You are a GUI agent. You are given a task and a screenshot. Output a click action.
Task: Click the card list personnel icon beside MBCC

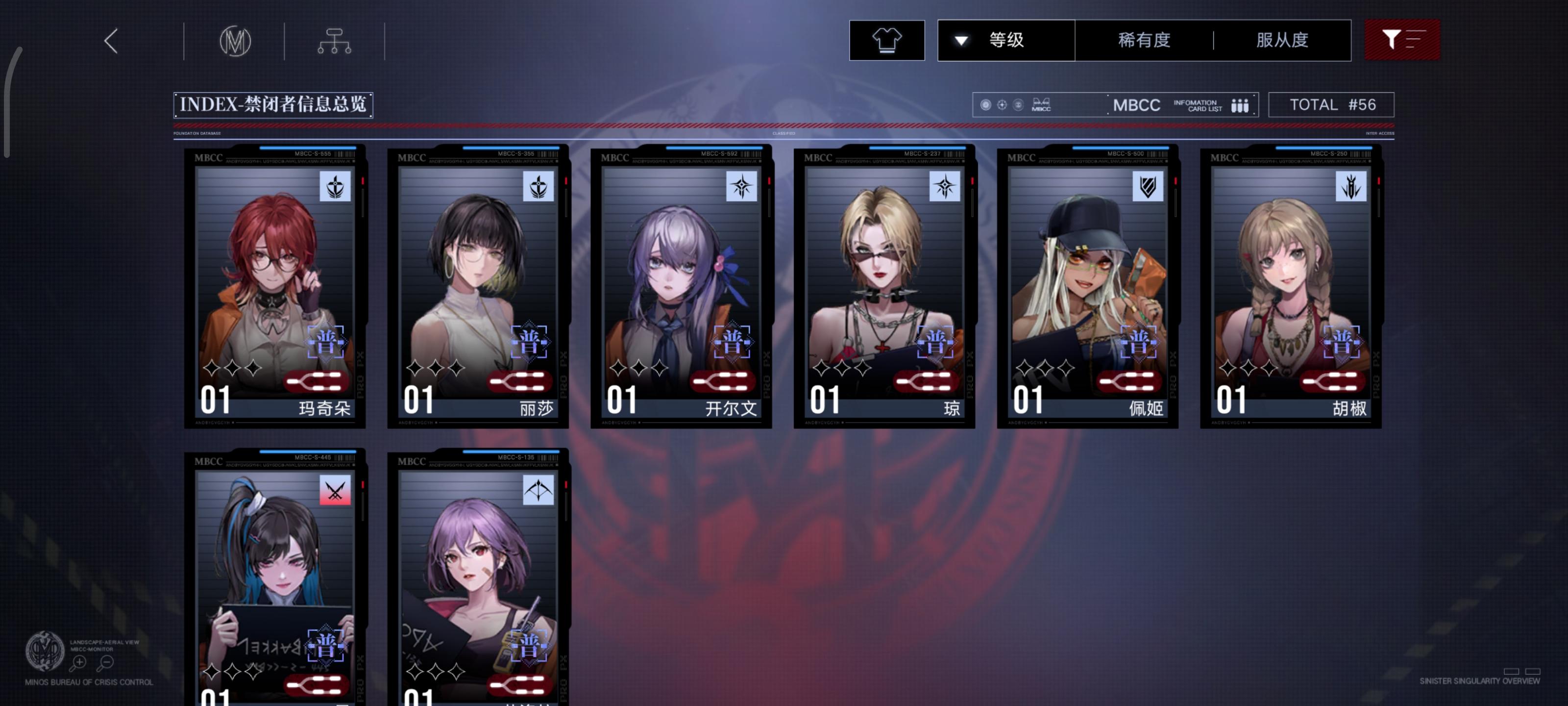(1242, 105)
